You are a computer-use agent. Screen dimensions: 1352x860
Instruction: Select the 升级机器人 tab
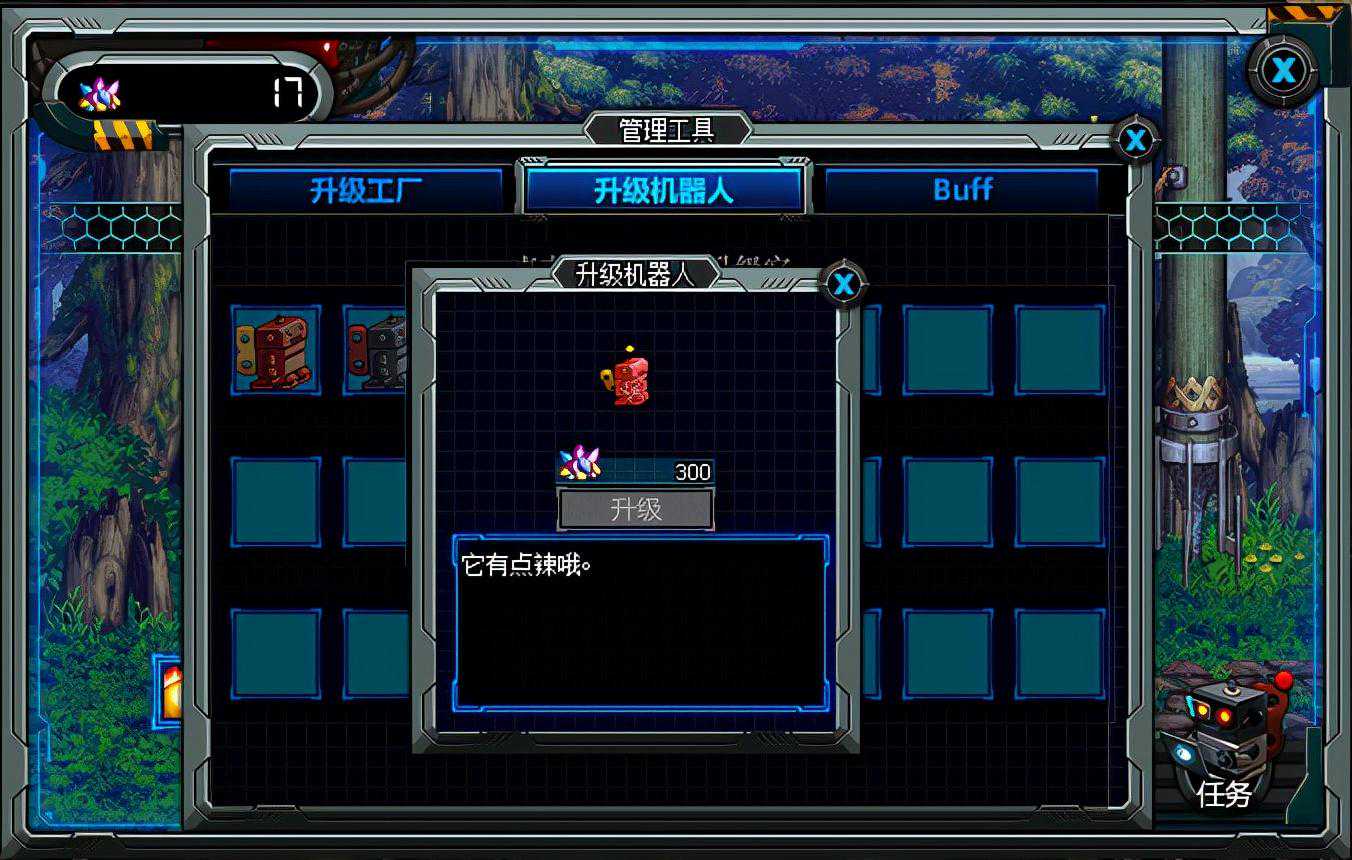tap(664, 190)
